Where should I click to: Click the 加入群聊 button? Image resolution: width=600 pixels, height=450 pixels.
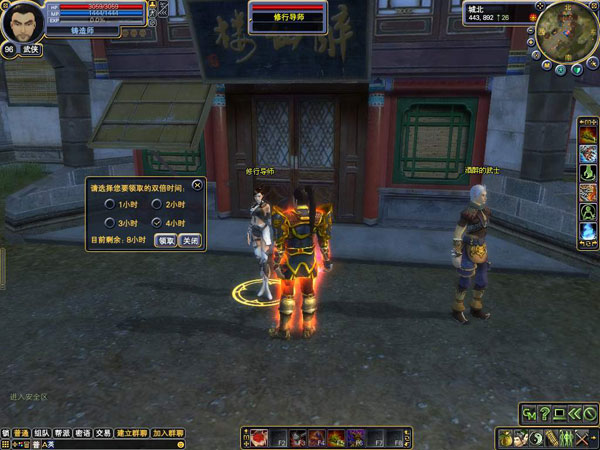pos(169,433)
